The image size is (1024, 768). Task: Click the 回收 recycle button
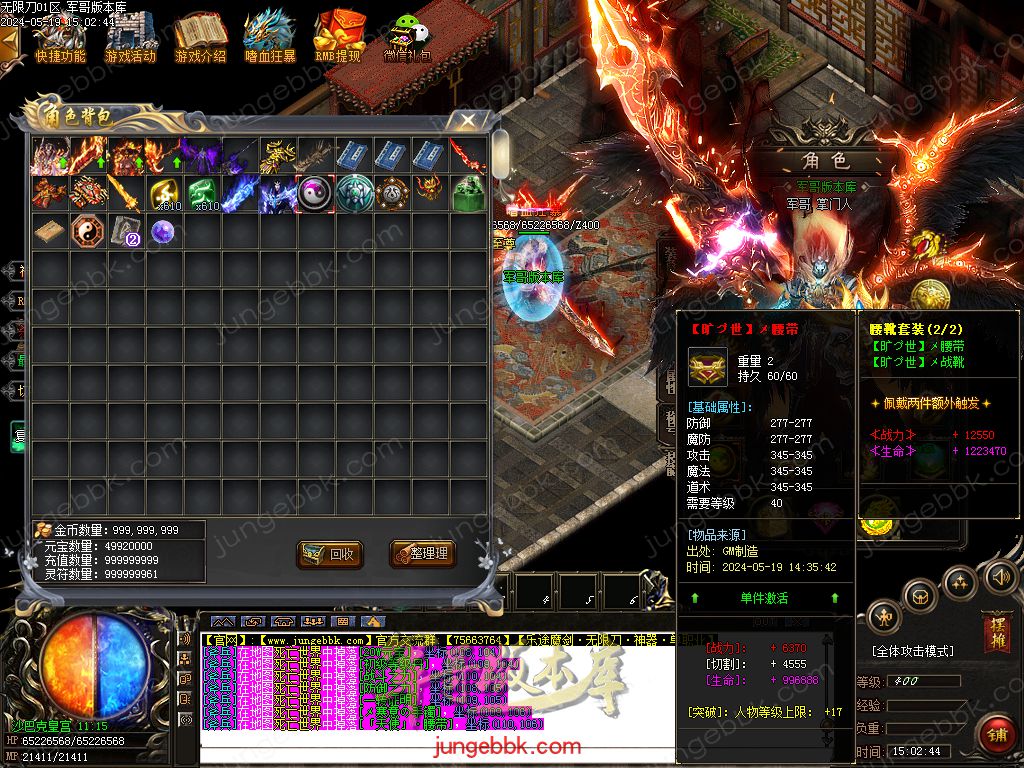[329, 554]
